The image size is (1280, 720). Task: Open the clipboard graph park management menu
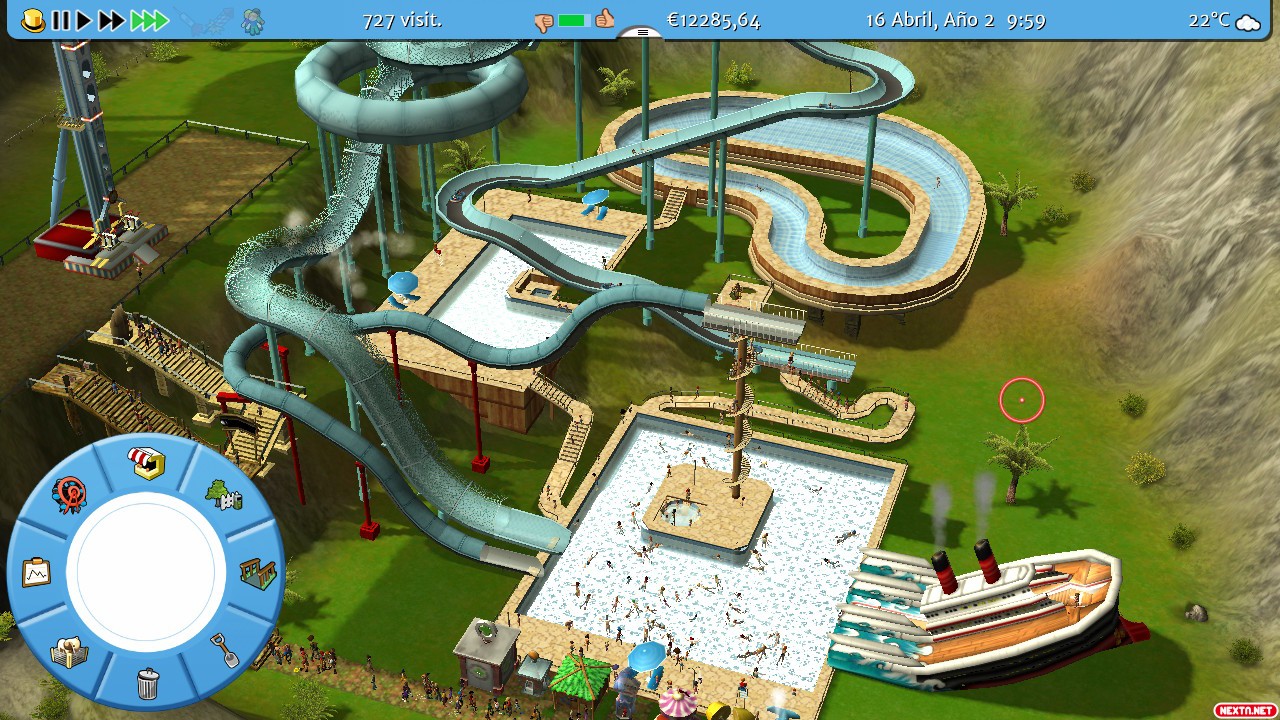(x=36, y=573)
